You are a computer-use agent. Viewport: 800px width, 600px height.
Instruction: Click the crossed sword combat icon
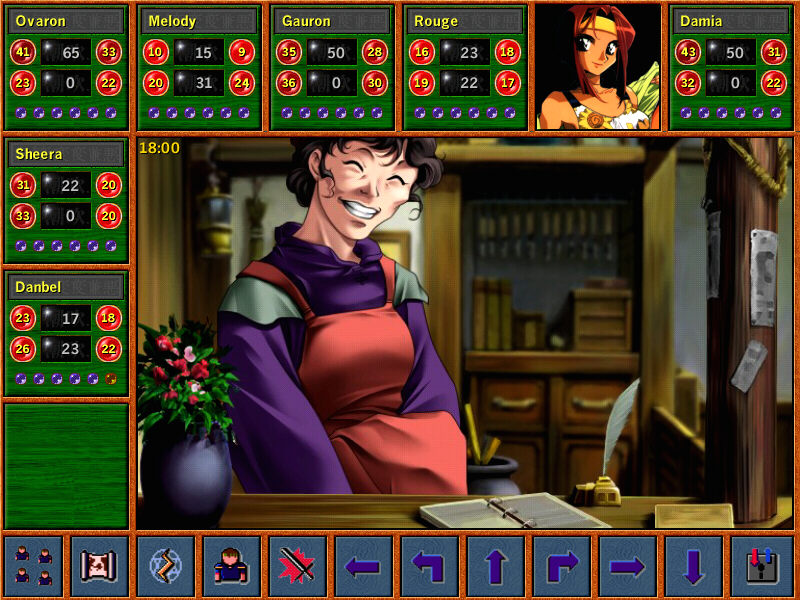click(x=297, y=566)
